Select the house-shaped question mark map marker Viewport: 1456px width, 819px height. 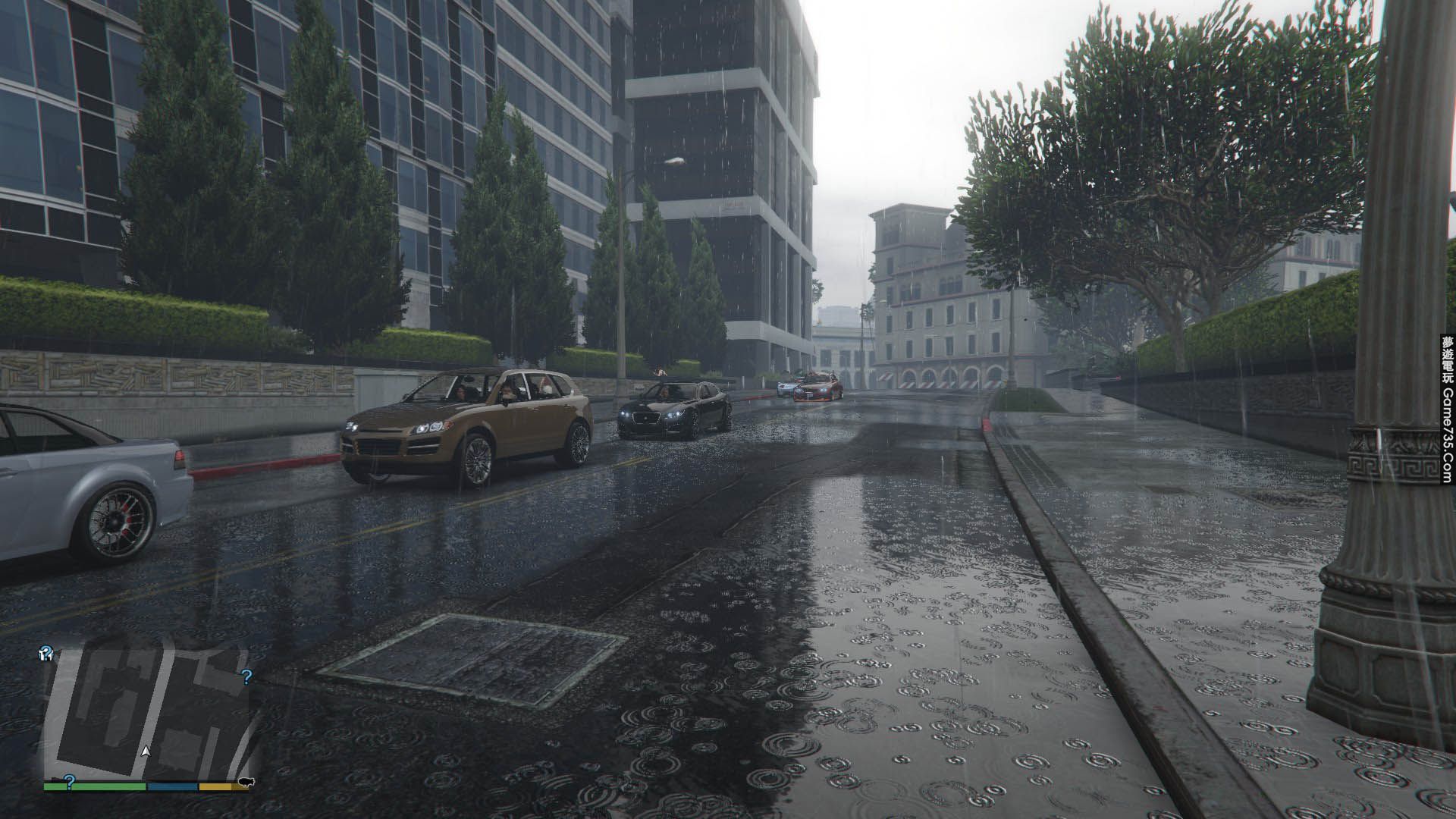[x=46, y=654]
